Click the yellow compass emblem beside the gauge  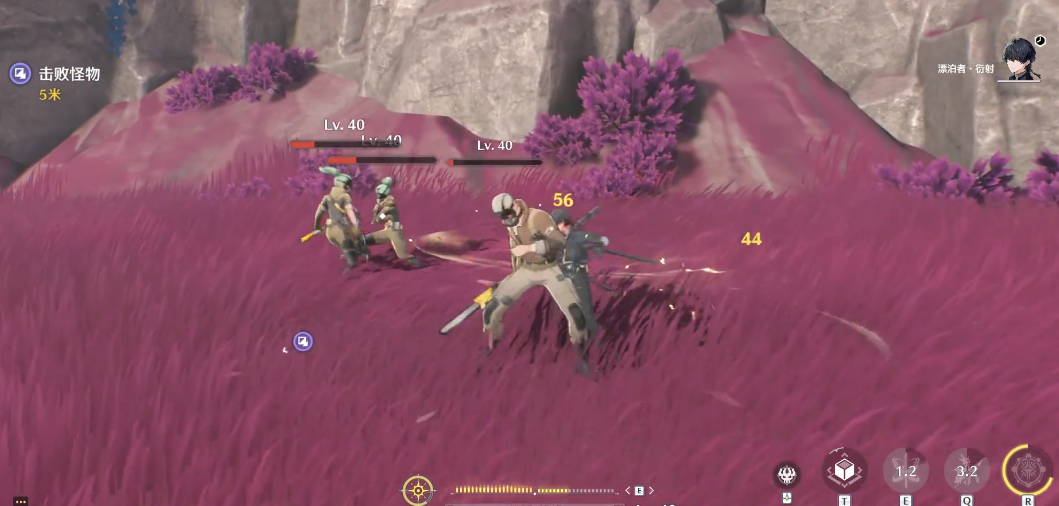pos(418,490)
